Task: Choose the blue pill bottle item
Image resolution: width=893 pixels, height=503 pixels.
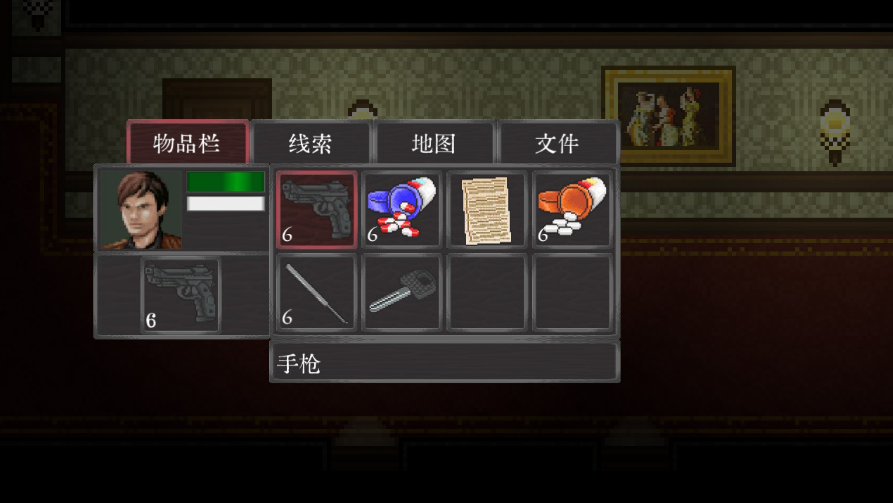Action: pyautogui.click(x=401, y=209)
